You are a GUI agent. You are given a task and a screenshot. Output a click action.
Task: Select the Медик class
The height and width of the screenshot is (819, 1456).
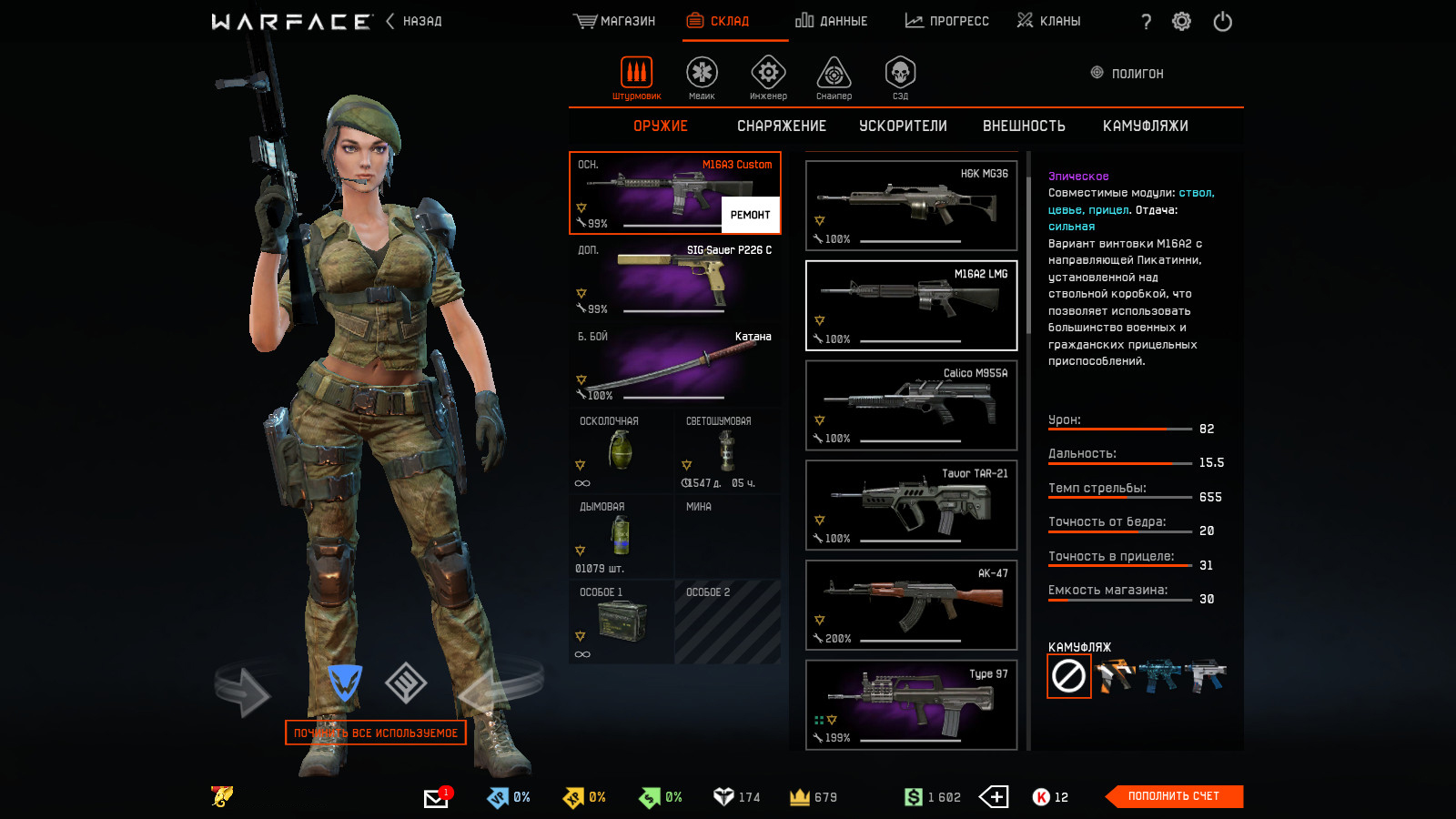(702, 76)
